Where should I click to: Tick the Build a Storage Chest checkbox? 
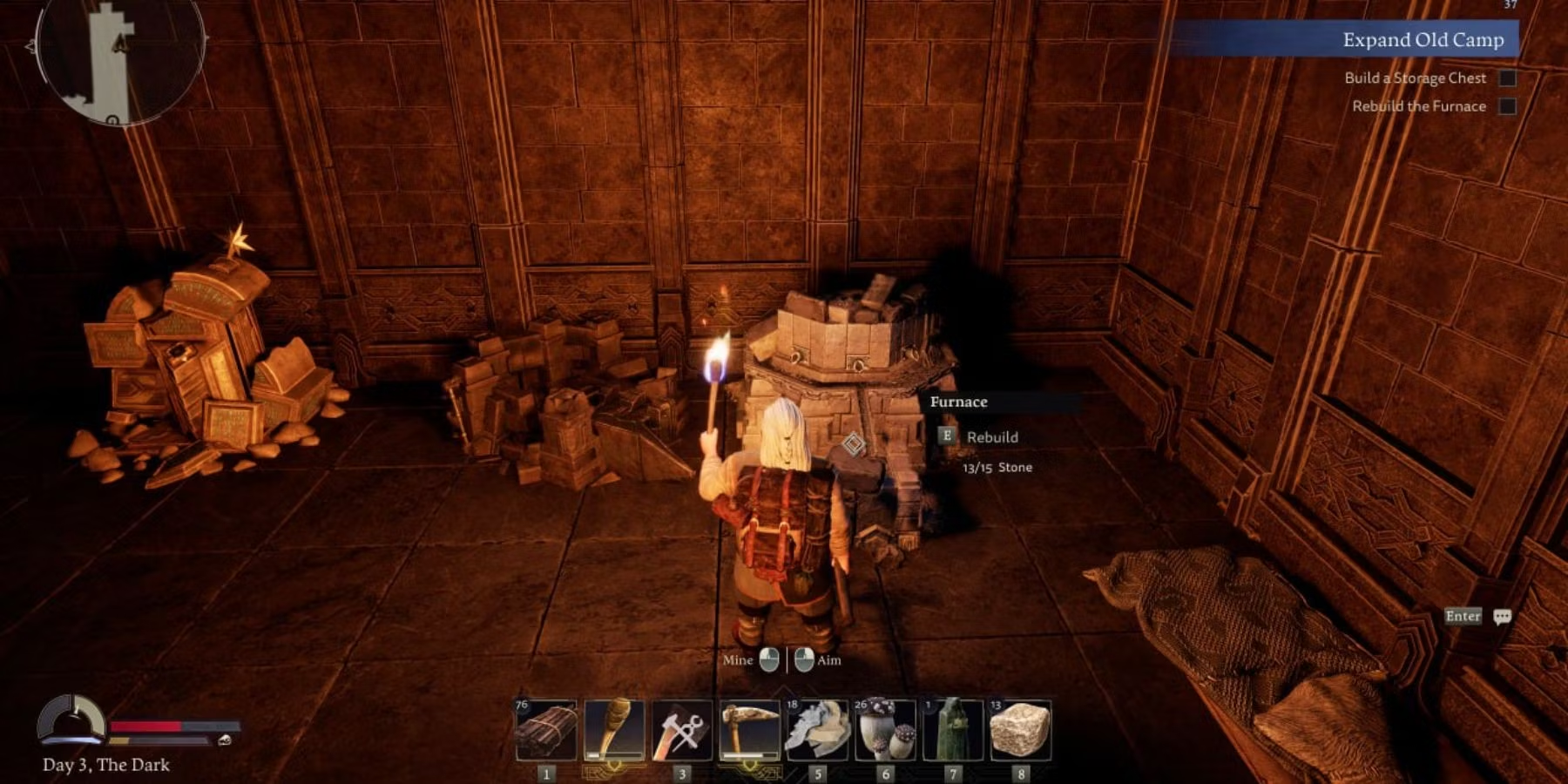click(x=1507, y=78)
